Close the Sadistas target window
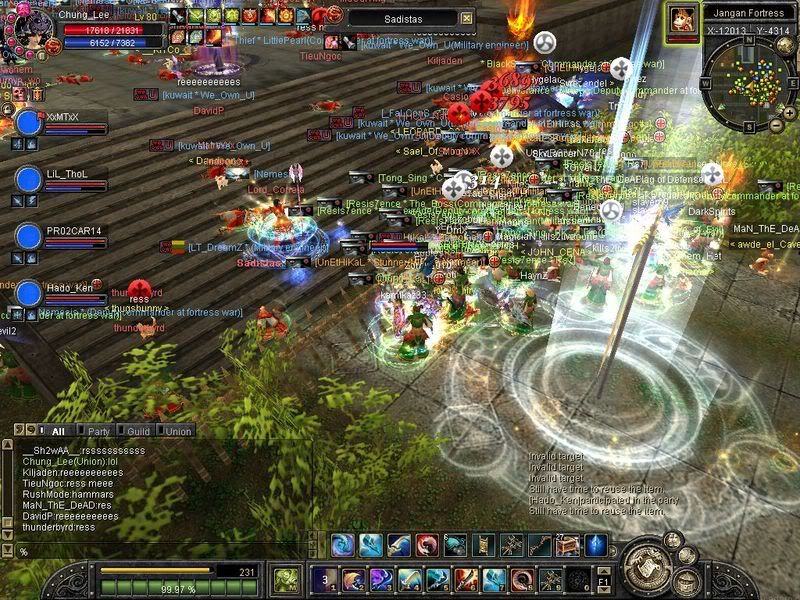Viewport: 800px width, 600px height. [x=467, y=18]
